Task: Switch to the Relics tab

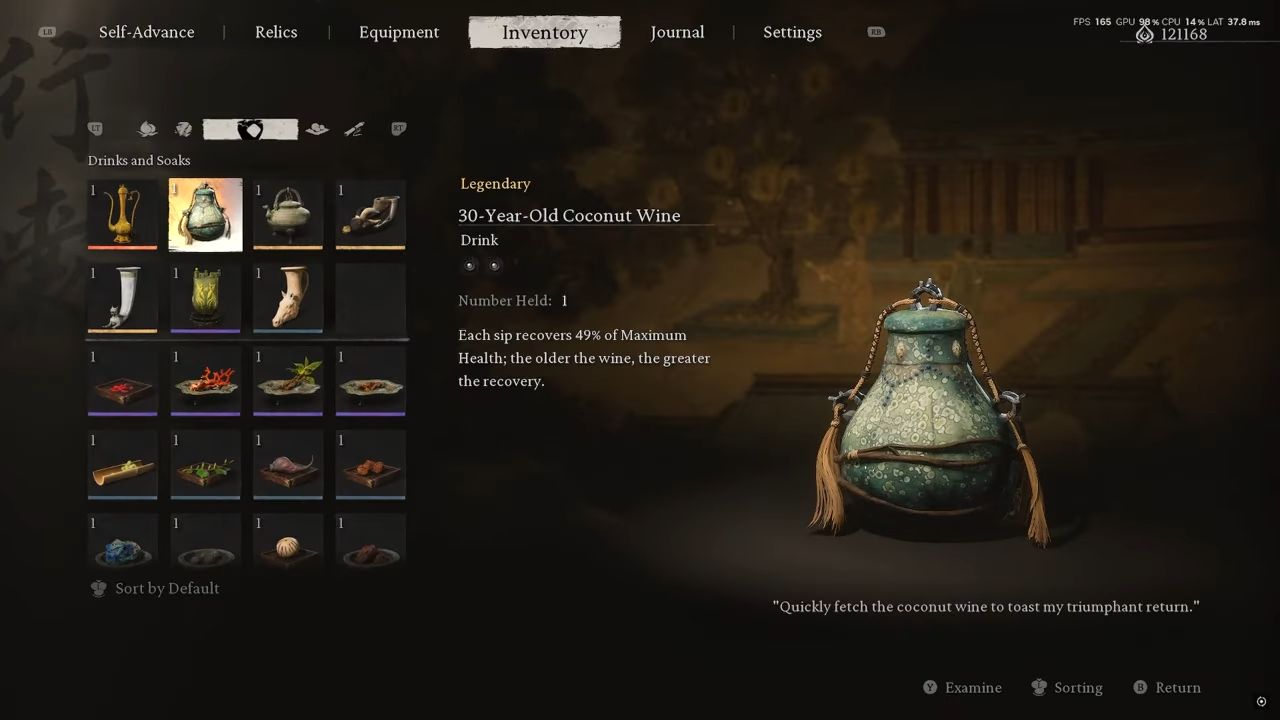Action: tap(276, 32)
